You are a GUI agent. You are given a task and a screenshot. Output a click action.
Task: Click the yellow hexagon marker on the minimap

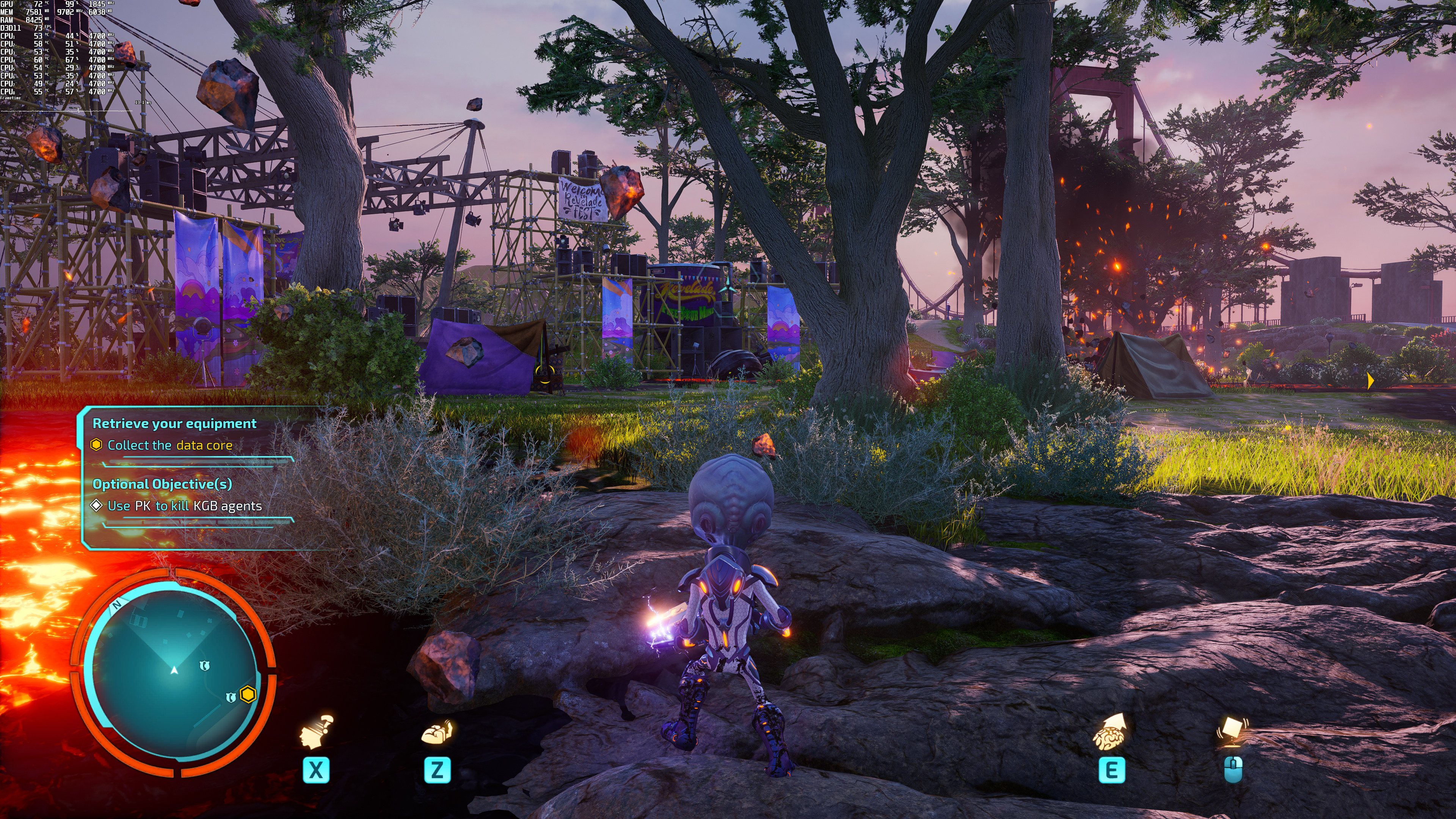(x=248, y=694)
